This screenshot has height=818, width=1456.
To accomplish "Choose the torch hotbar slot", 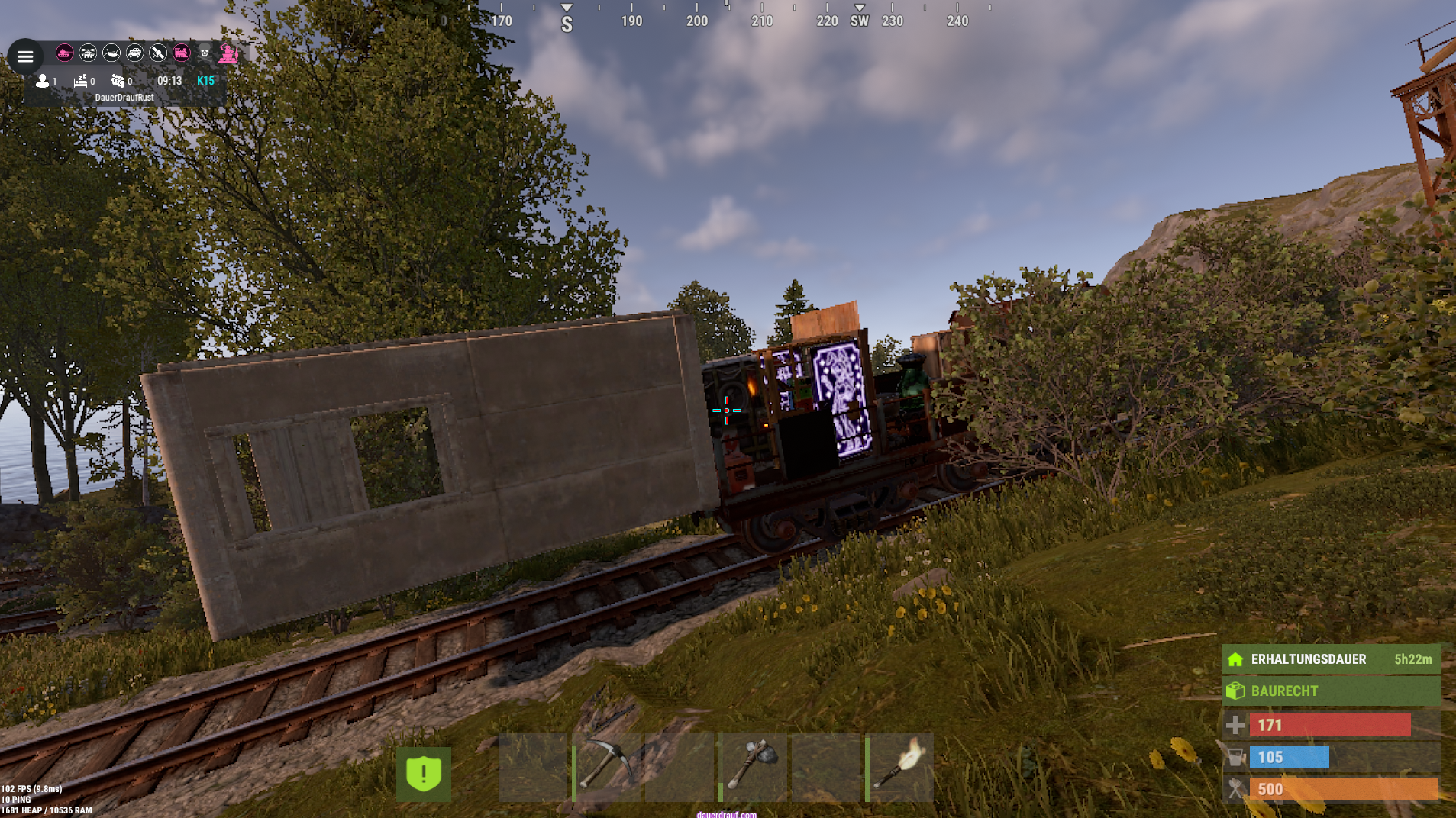I will coord(899,767).
